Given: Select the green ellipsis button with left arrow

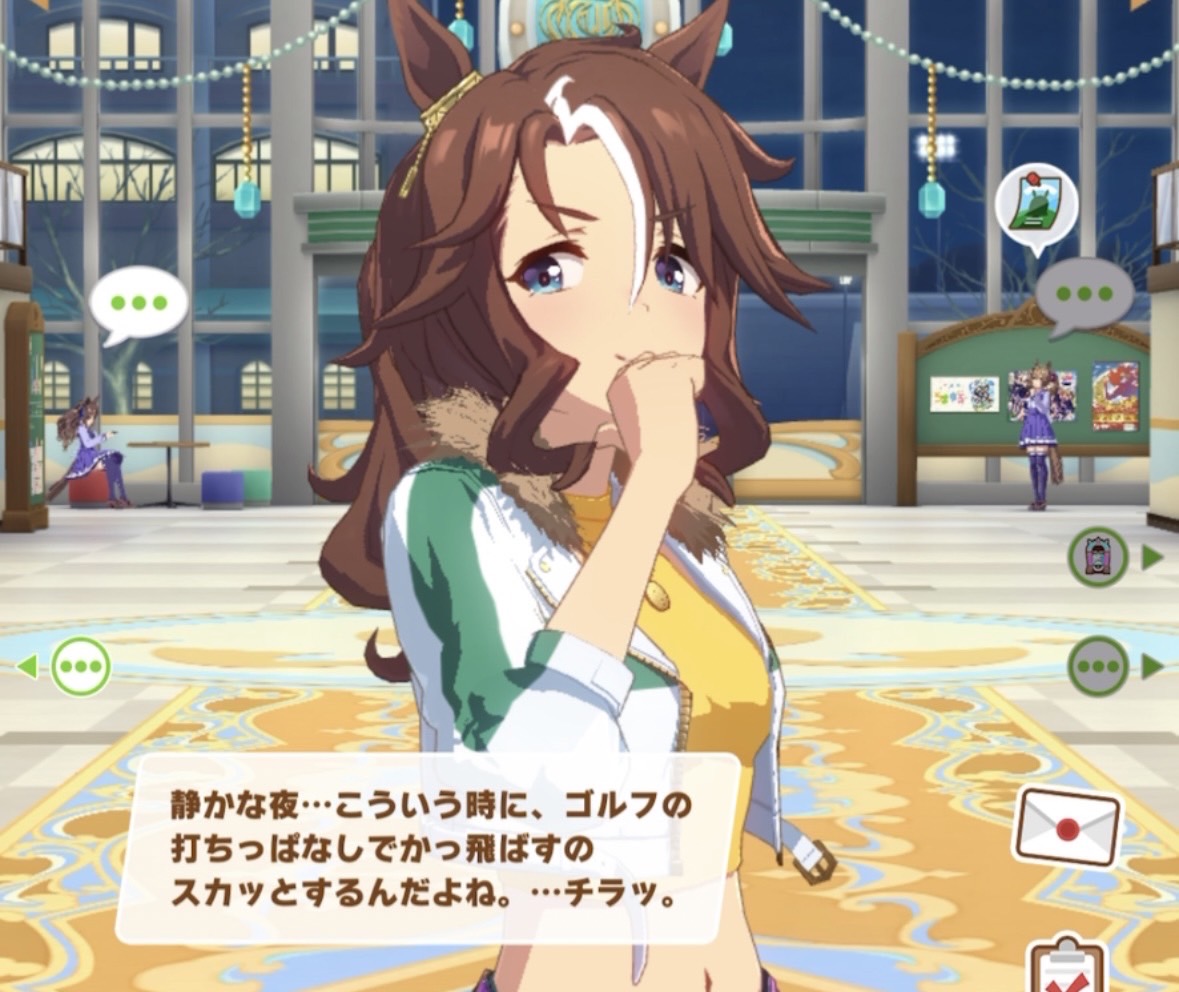Looking at the screenshot, I should [x=80, y=666].
